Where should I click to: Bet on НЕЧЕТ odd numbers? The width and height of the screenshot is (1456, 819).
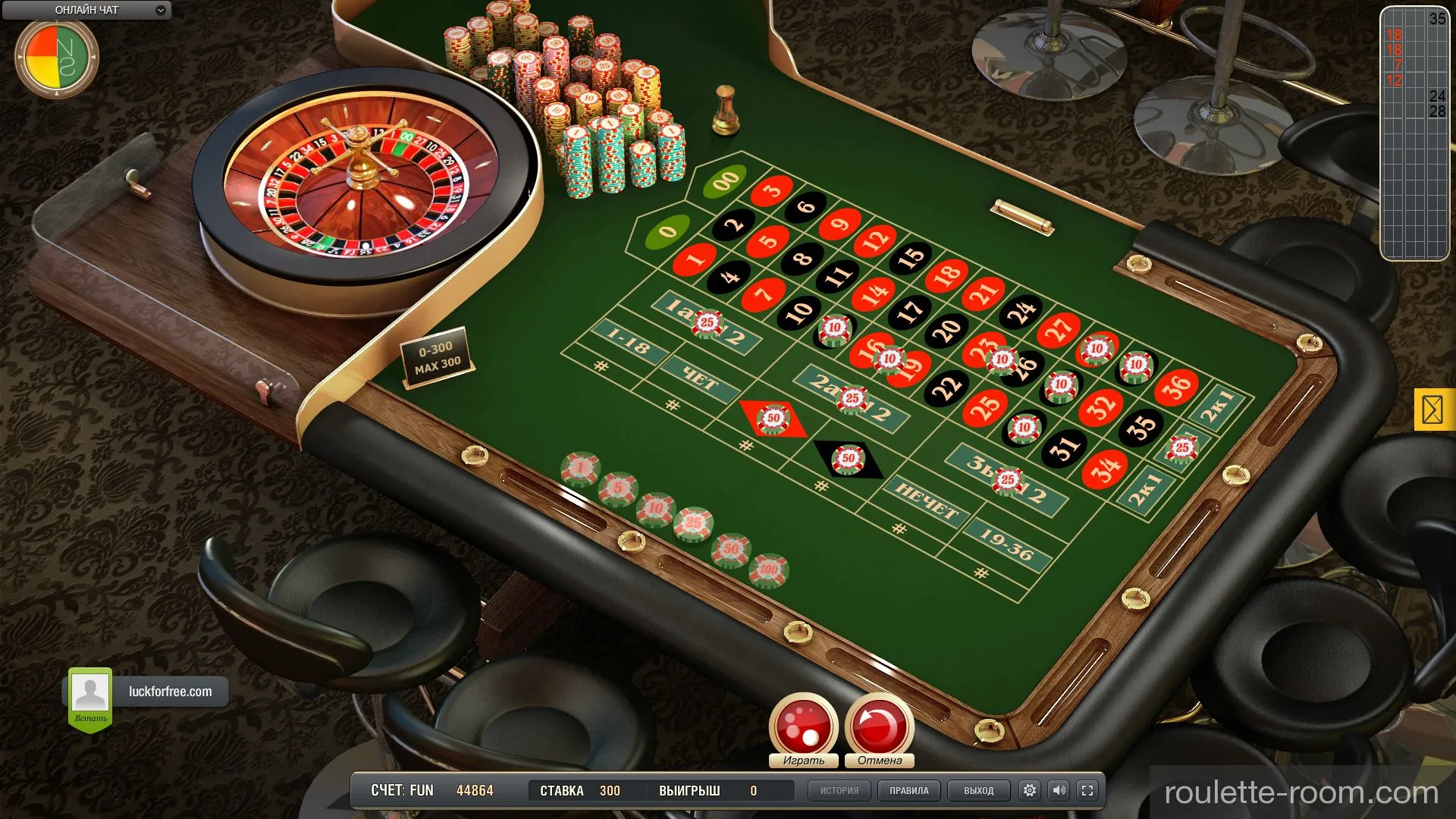coord(926,501)
